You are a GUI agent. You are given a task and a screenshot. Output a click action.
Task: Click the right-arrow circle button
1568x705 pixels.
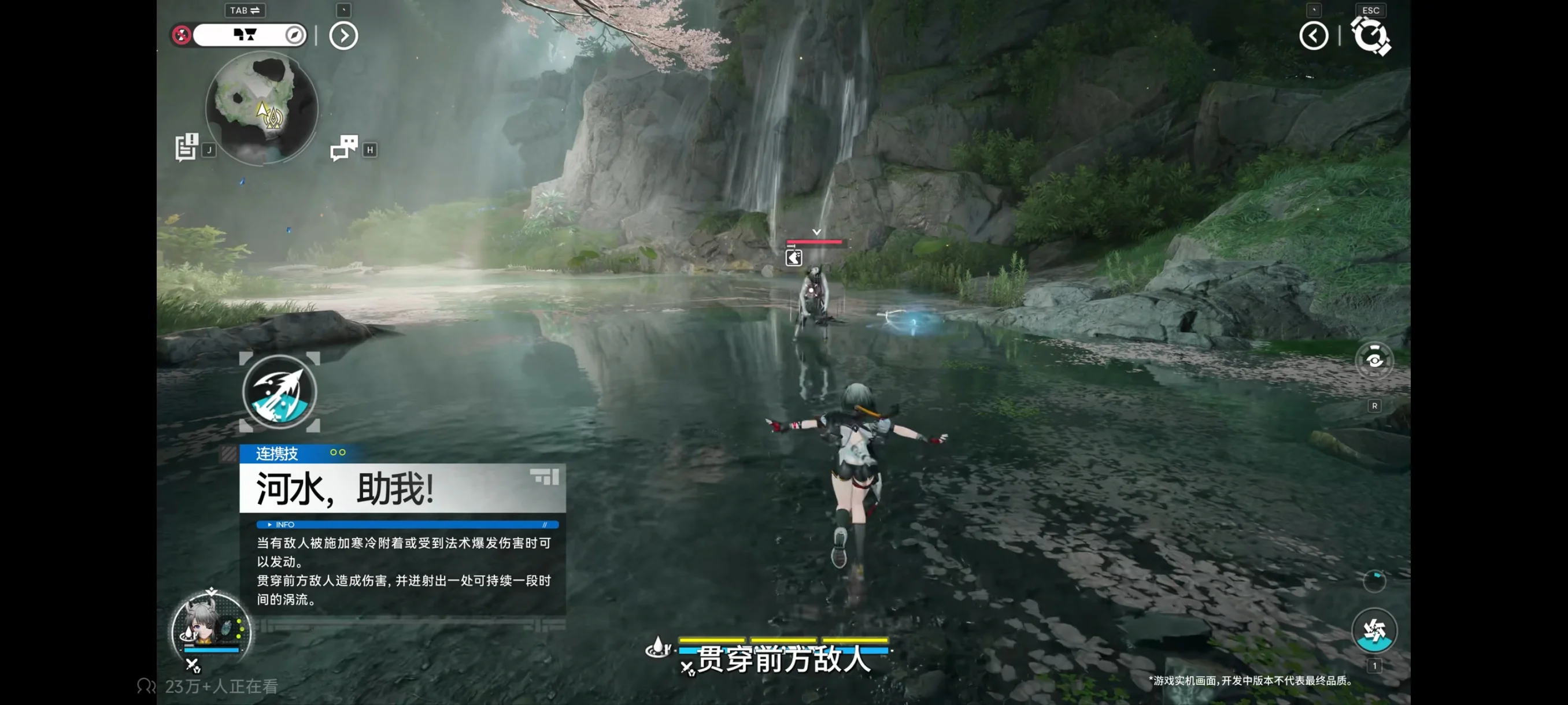(x=343, y=36)
